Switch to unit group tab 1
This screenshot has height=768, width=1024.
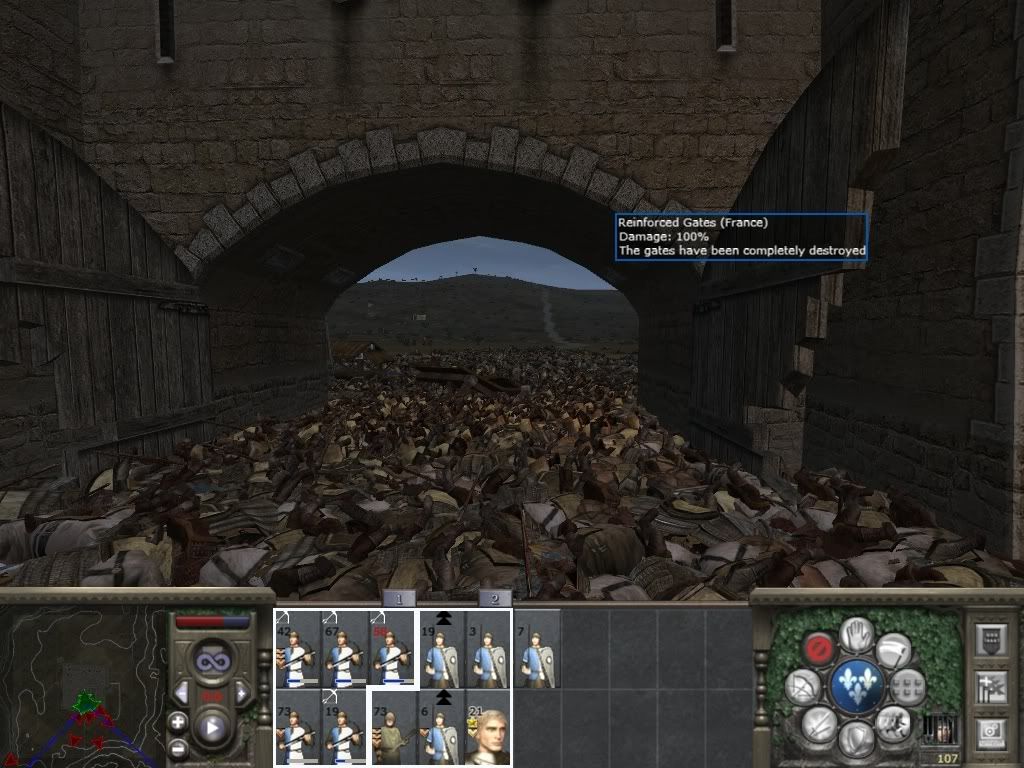[x=399, y=599]
